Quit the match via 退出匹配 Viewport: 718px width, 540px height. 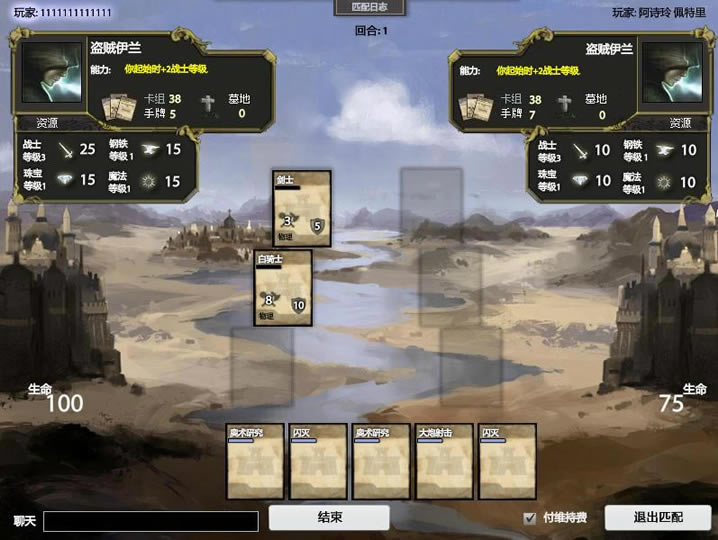658,518
